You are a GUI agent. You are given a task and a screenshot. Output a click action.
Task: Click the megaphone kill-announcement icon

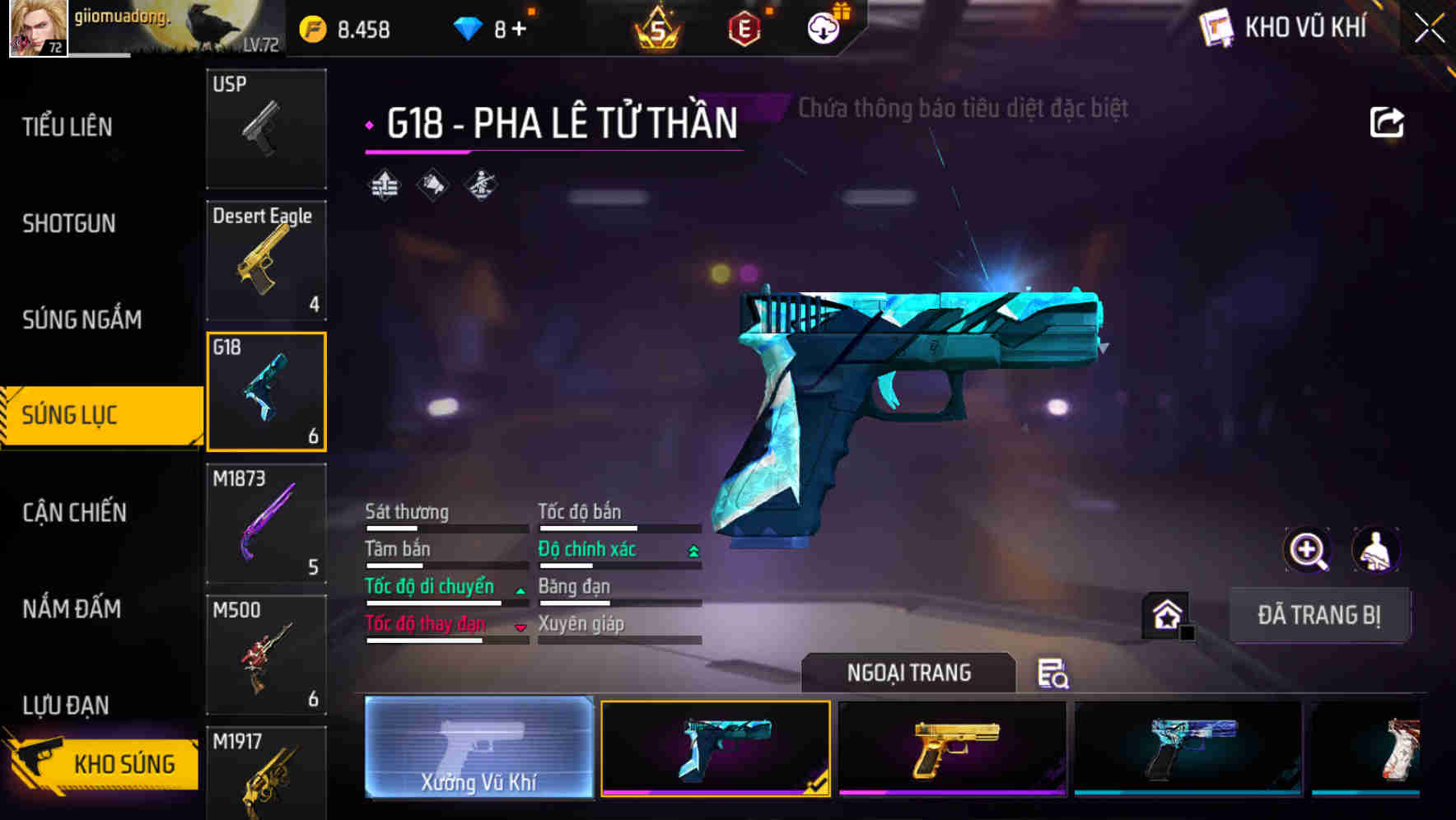tap(431, 186)
